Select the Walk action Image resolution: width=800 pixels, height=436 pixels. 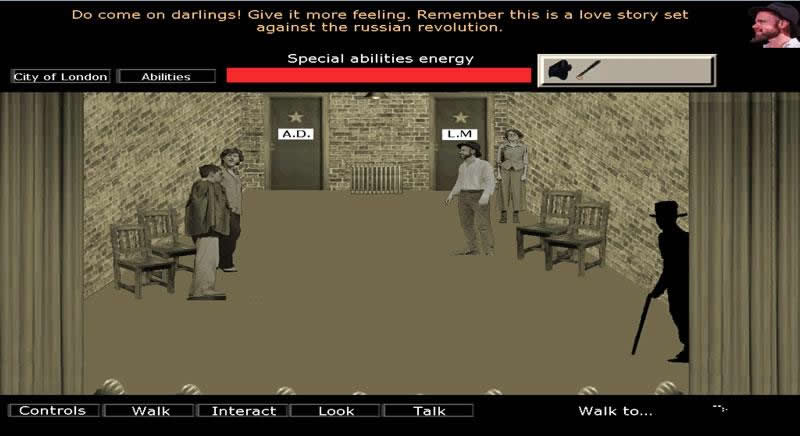(x=150, y=410)
